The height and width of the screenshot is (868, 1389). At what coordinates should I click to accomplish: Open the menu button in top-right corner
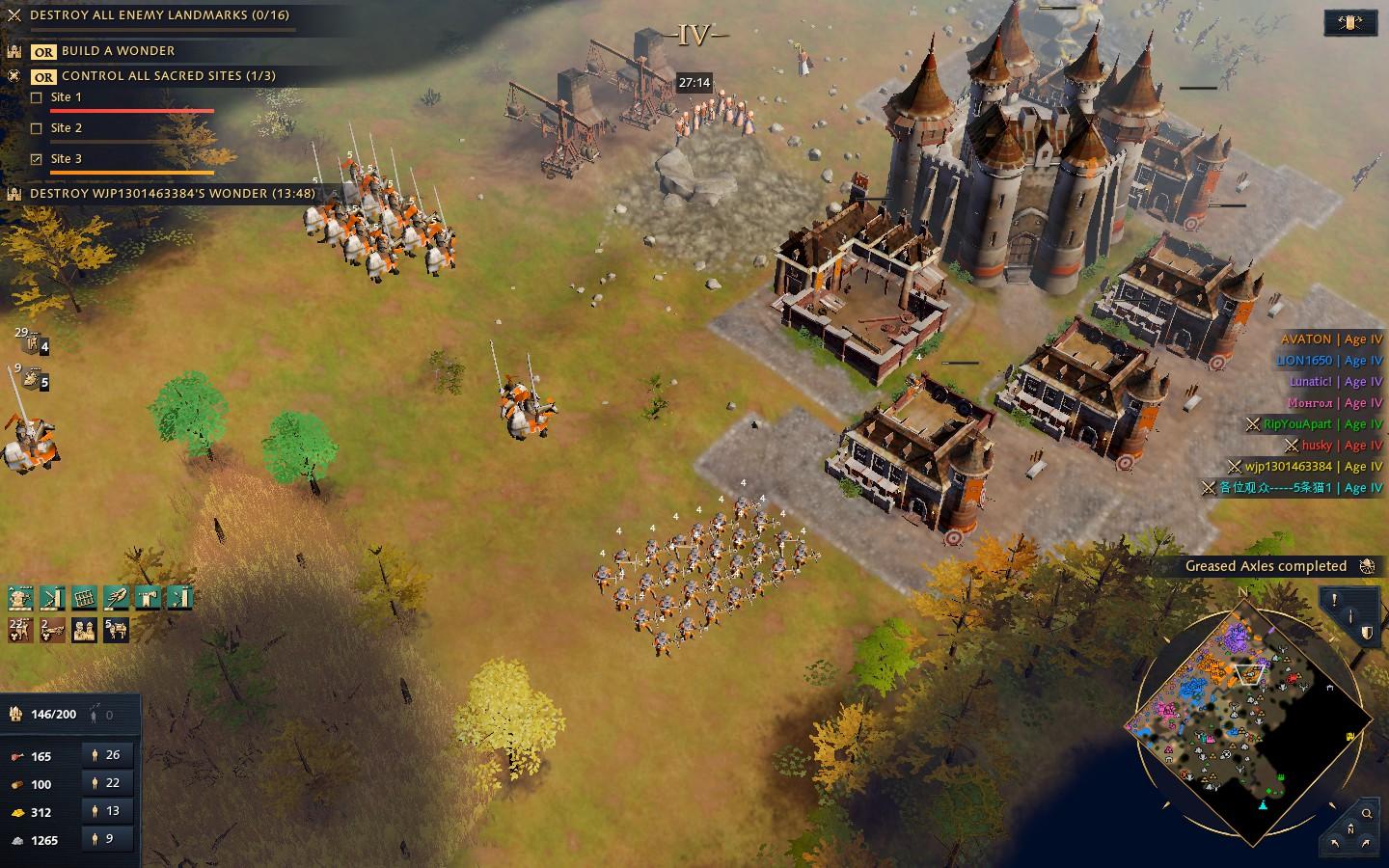[x=1350, y=22]
